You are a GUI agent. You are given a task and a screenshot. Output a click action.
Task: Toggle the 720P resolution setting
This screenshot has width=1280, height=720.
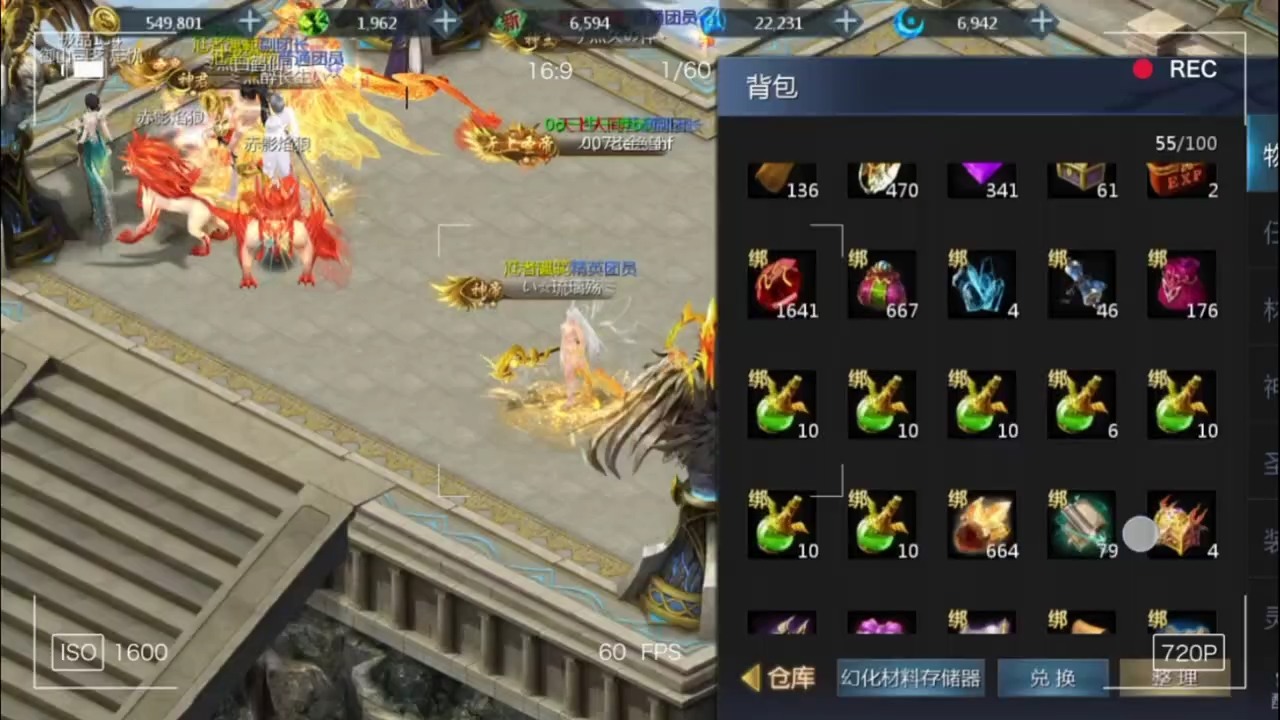click(x=1188, y=652)
